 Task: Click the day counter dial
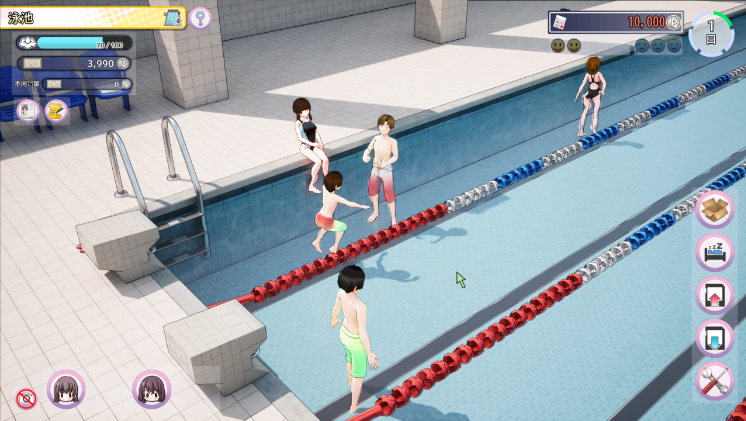pyautogui.click(x=711, y=33)
